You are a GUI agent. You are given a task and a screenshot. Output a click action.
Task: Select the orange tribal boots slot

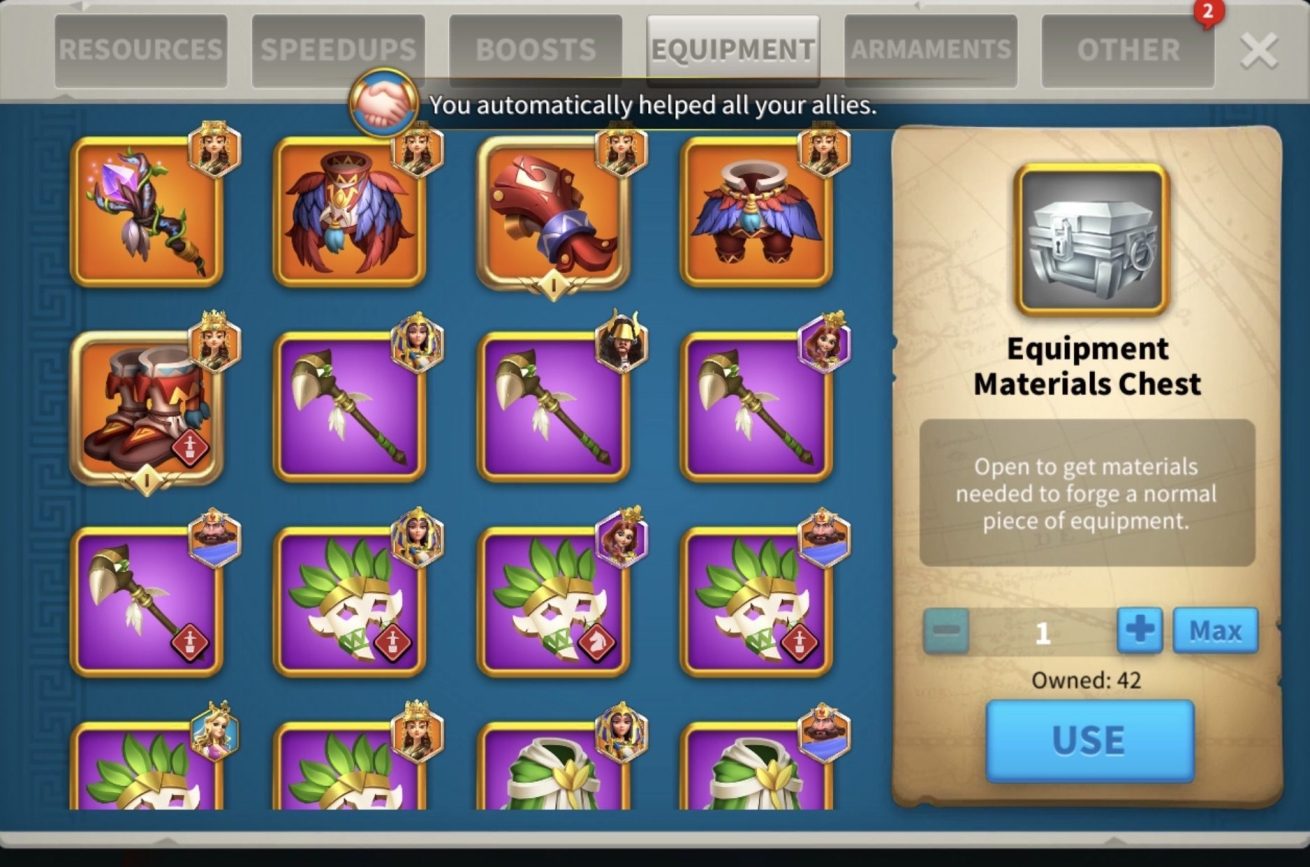coord(147,407)
